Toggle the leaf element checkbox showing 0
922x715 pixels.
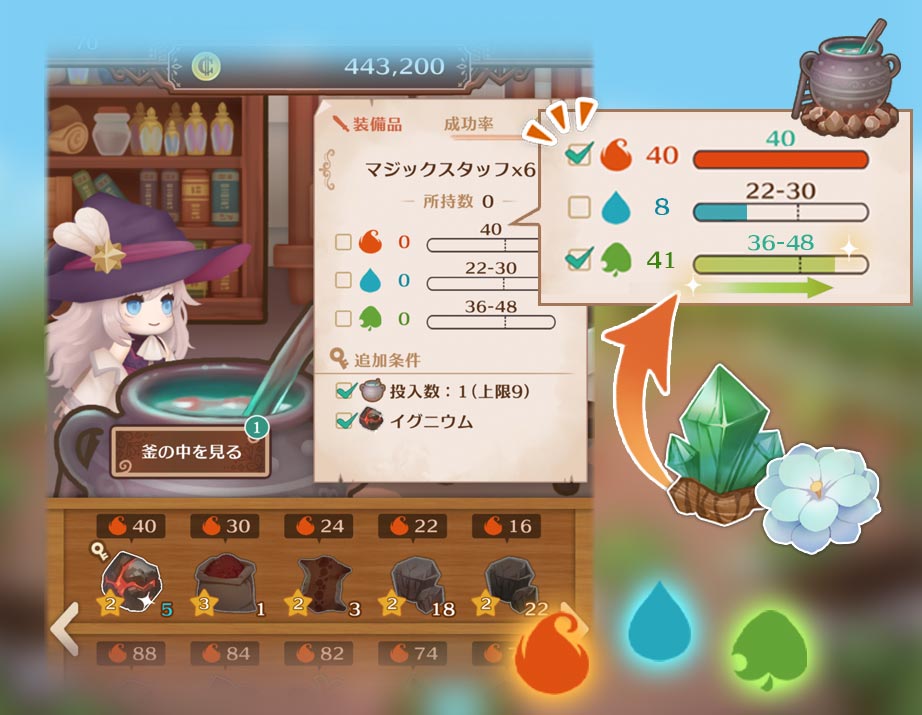[343, 320]
